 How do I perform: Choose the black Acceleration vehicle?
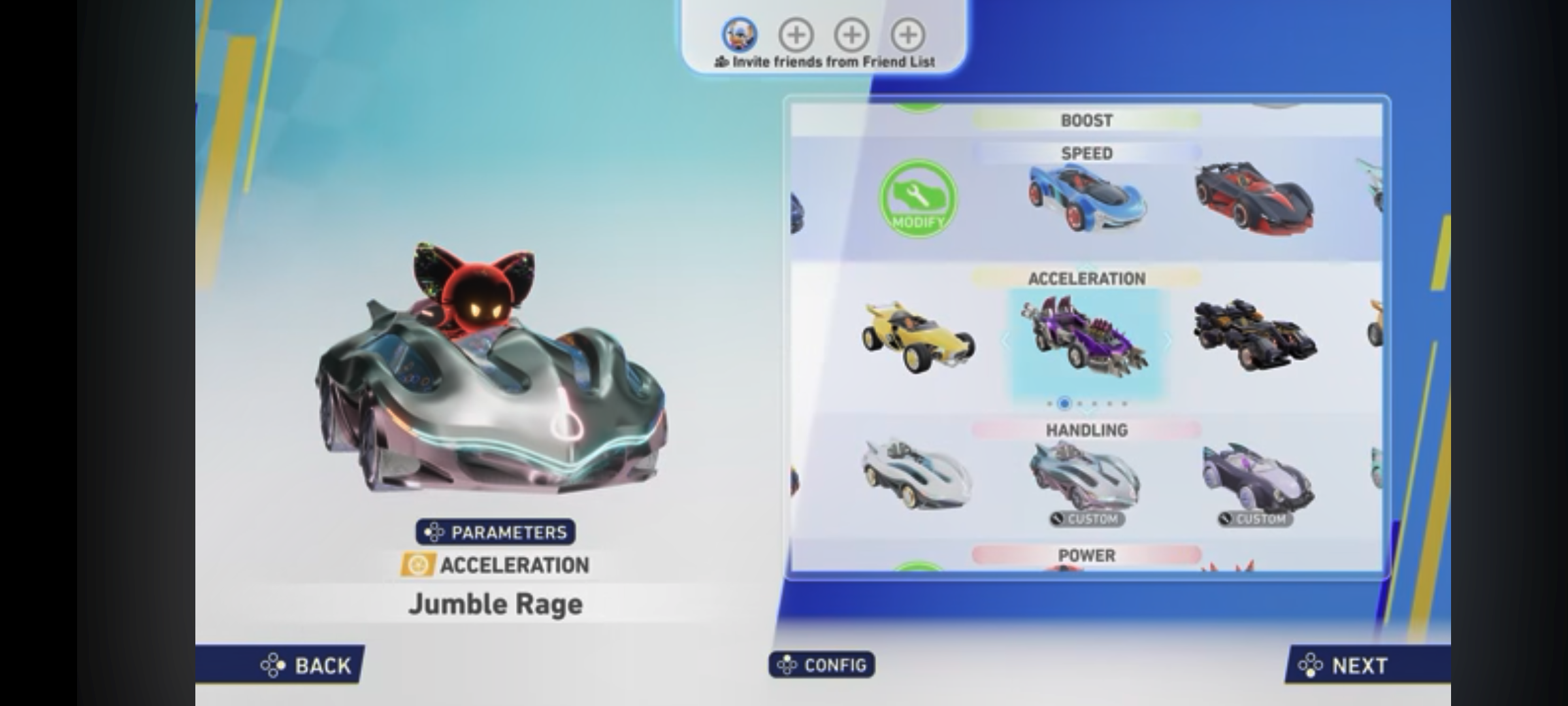click(x=1253, y=337)
